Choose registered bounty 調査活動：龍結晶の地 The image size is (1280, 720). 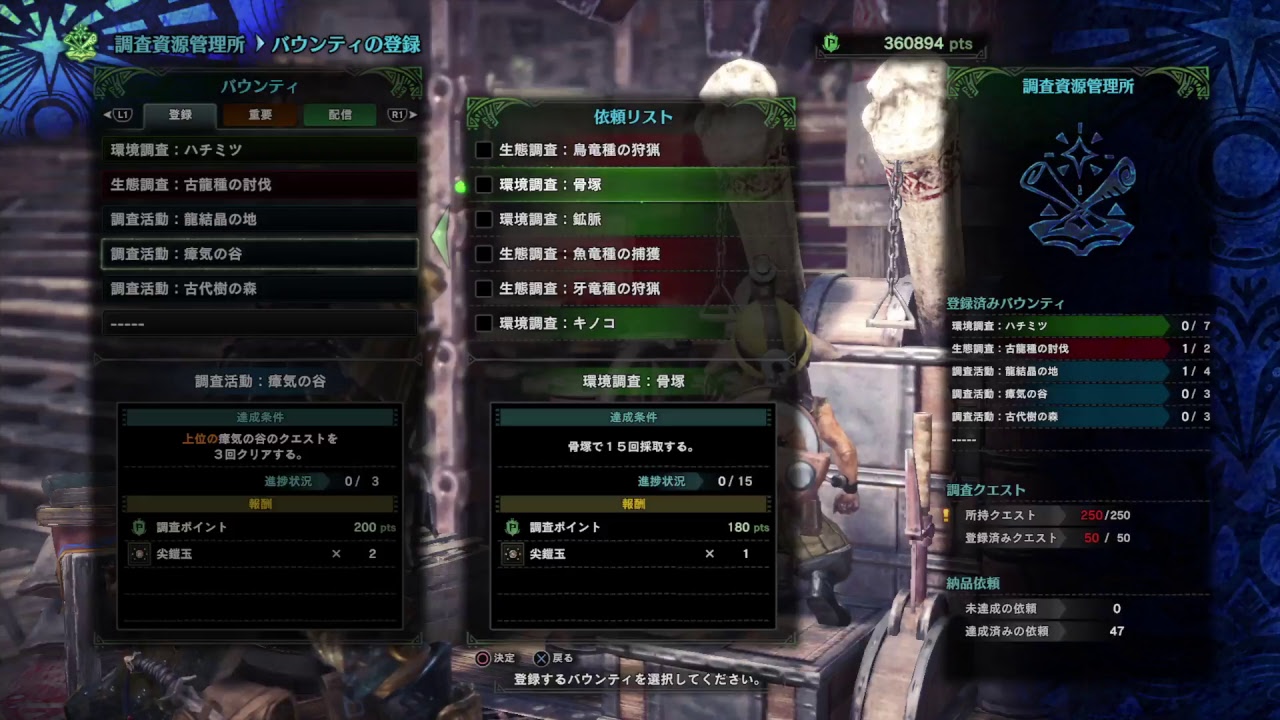pyautogui.click(x=260, y=219)
